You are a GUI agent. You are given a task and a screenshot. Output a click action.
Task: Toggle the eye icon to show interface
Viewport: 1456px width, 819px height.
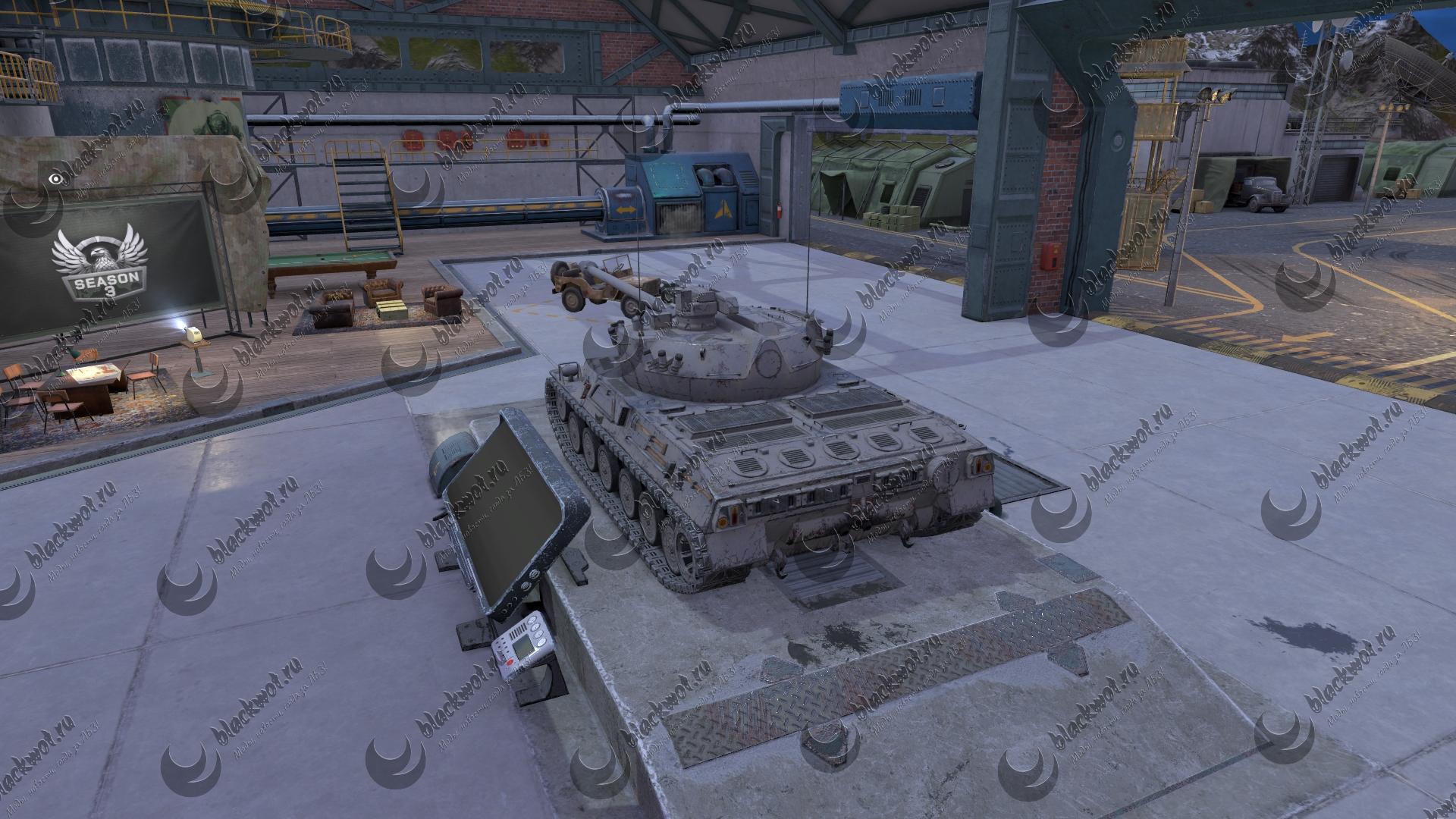(55, 179)
